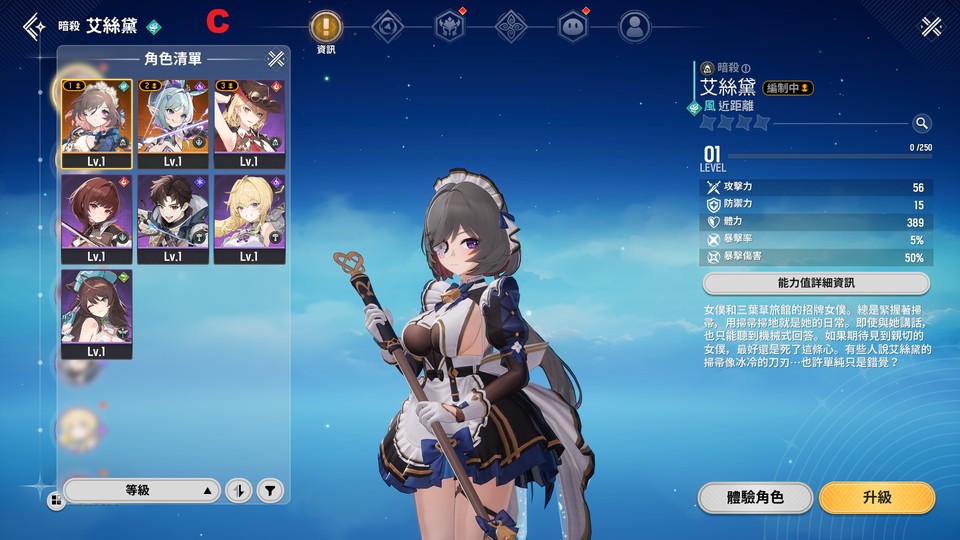Choose the dark-haired male character card

173,219
